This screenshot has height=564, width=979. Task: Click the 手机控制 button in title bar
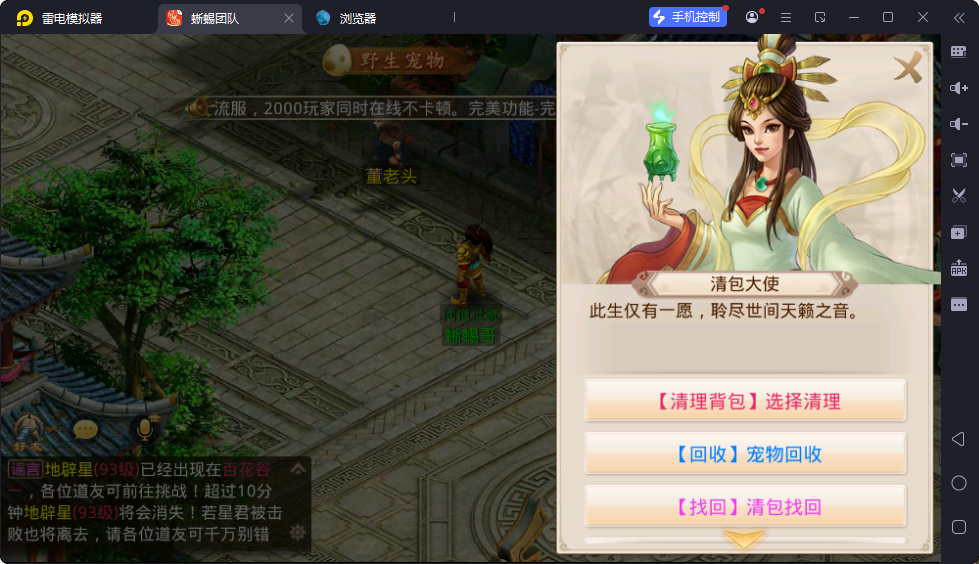[x=687, y=17]
